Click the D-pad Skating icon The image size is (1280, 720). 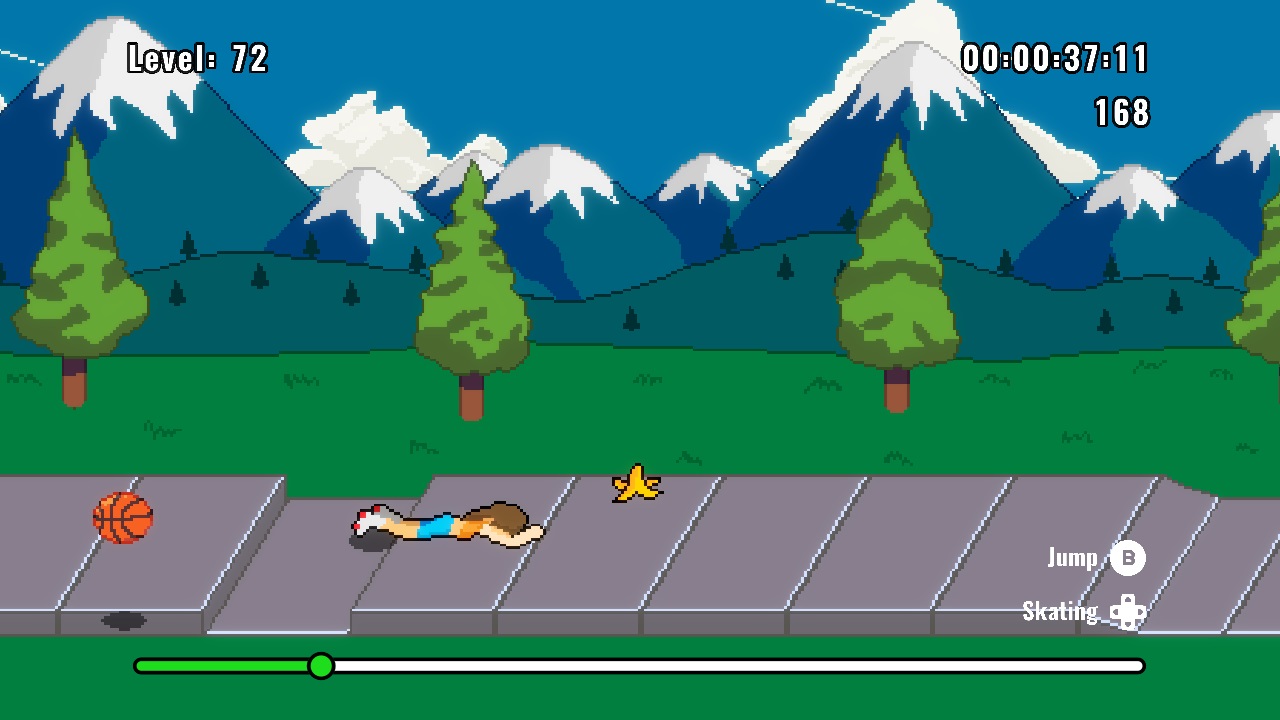click(x=1129, y=611)
